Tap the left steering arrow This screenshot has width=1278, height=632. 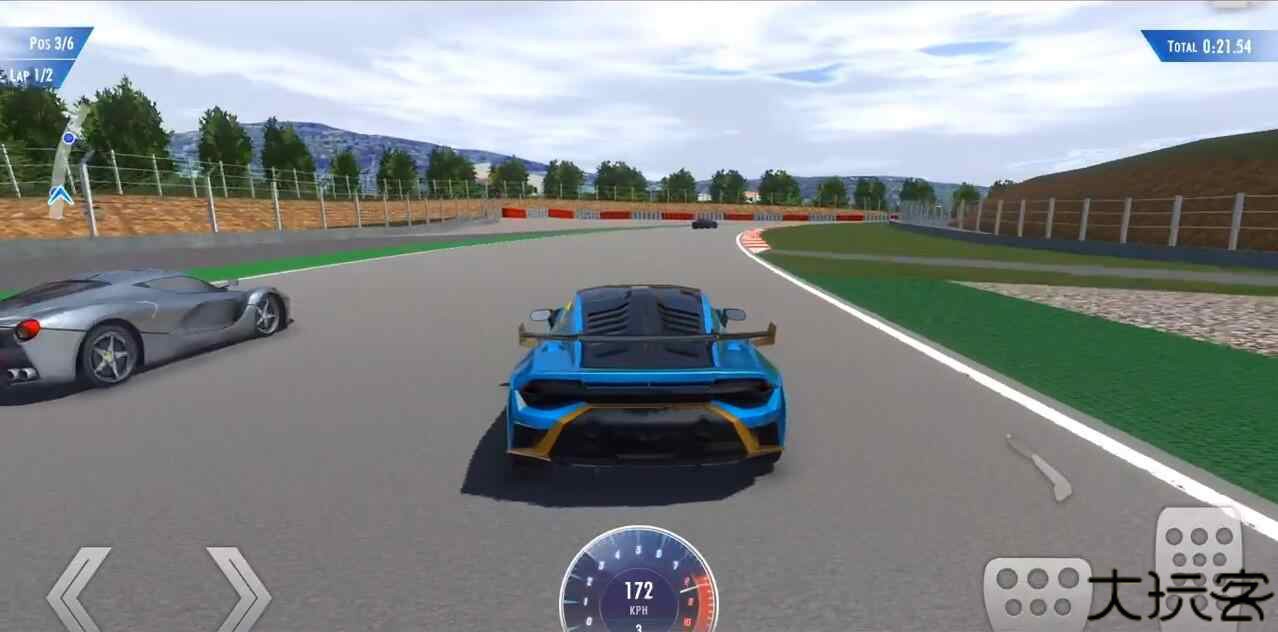click(78, 590)
